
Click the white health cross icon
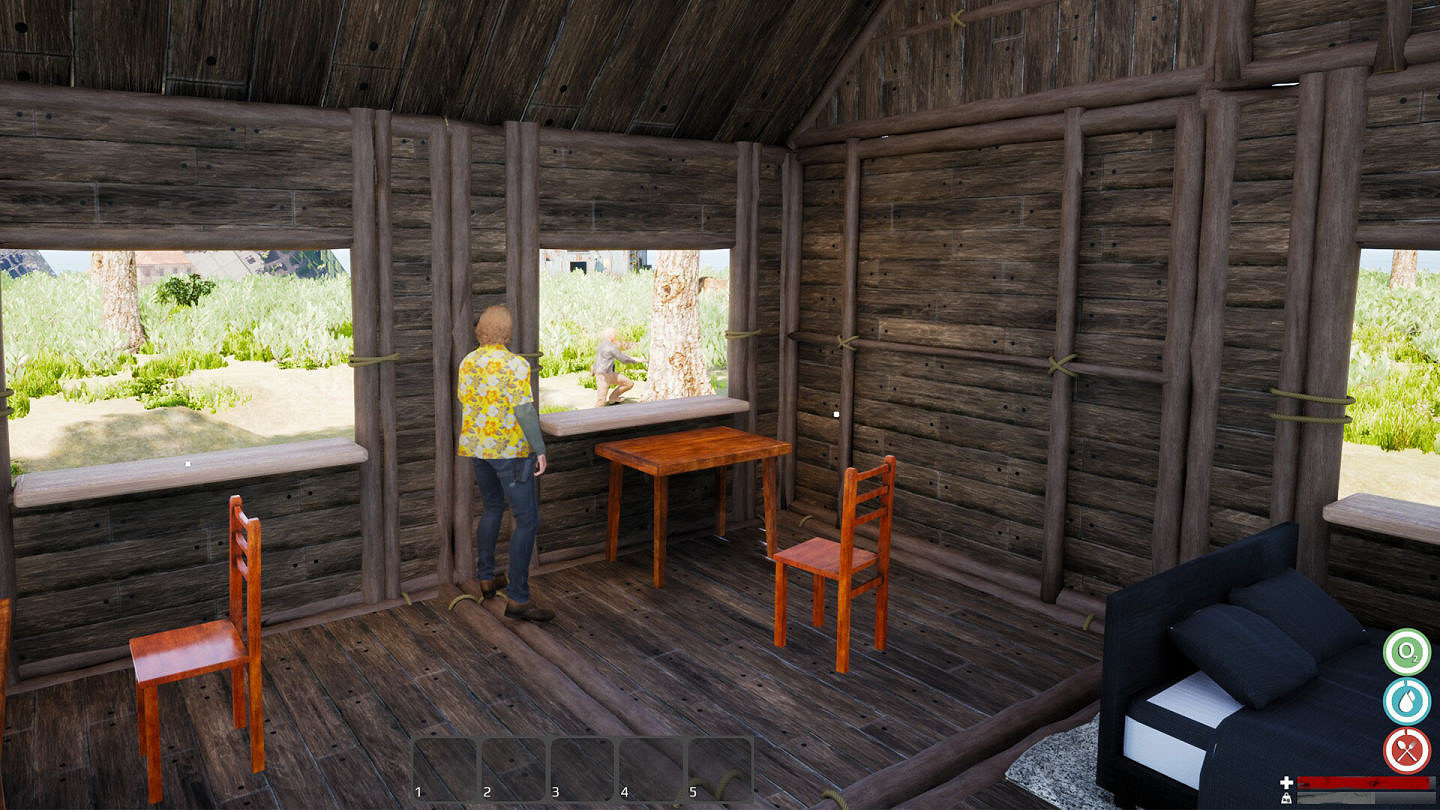pyautogui.click(x=1286, y=781)
